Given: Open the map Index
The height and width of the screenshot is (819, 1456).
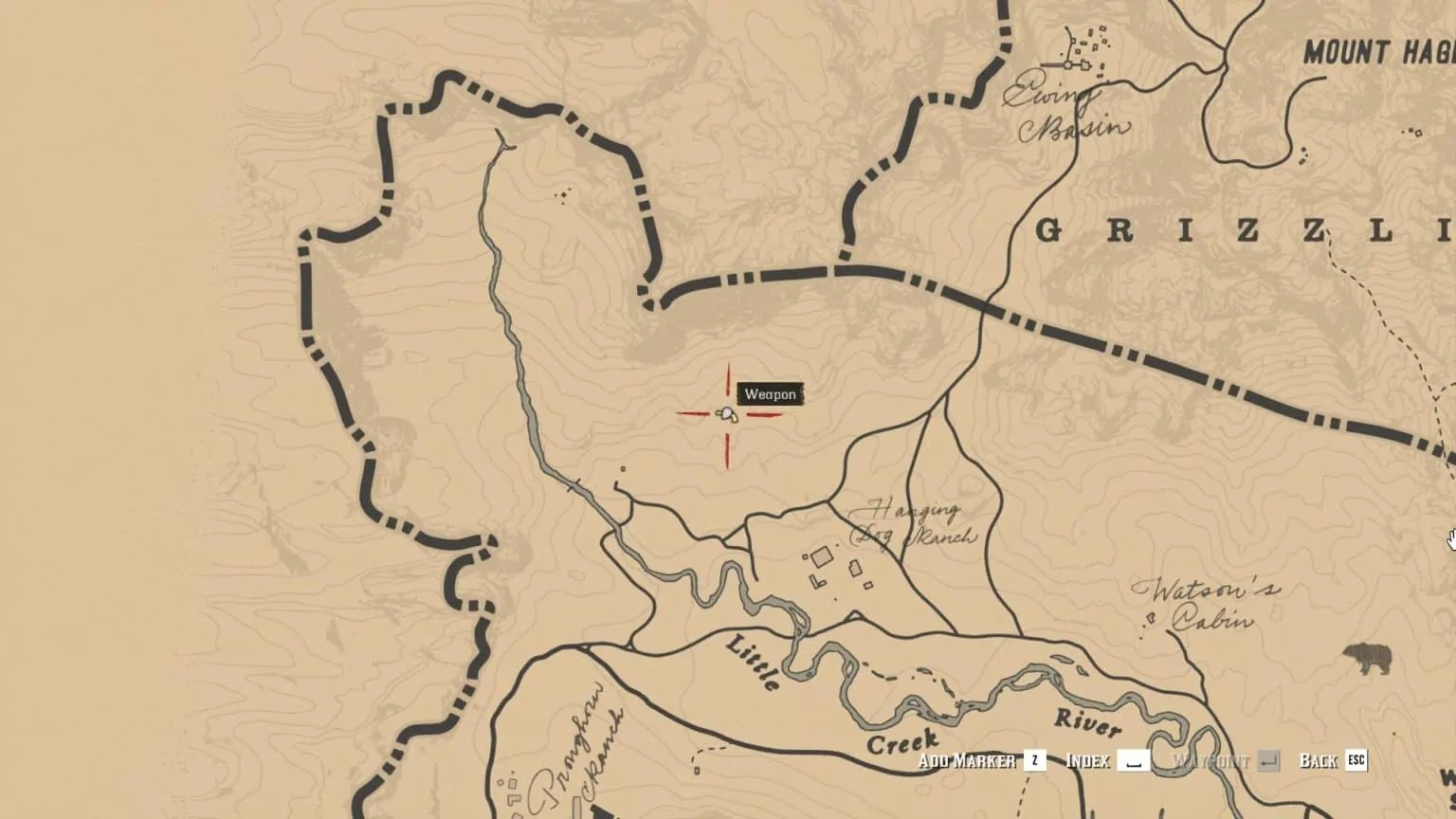Looking at the screenshot, I should click(x=1087, y=759).
